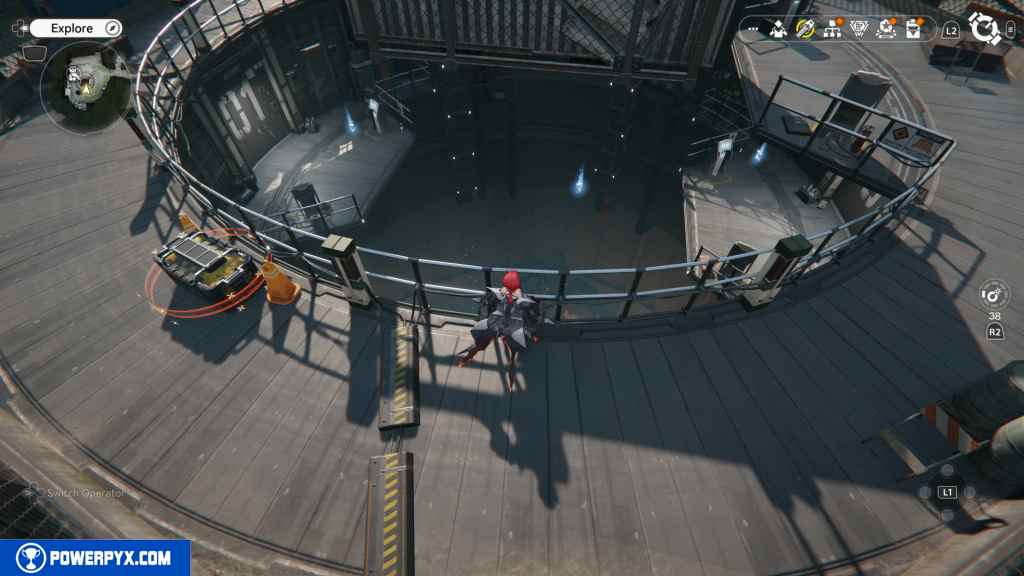This screenshot has height=576, width=1024.
Task: Click the compass icon beside Explore
Action: click(x=112, y=28)
